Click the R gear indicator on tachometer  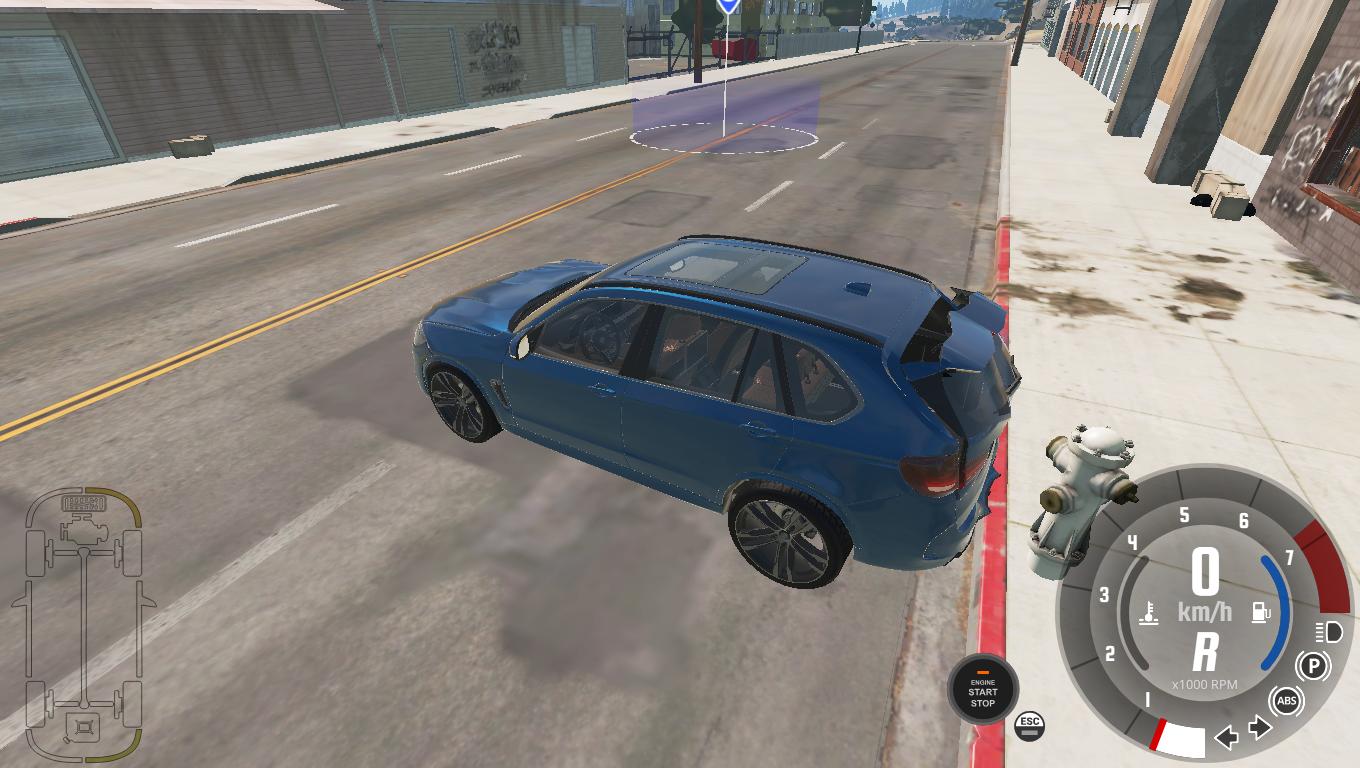[x=1205, y=652]
